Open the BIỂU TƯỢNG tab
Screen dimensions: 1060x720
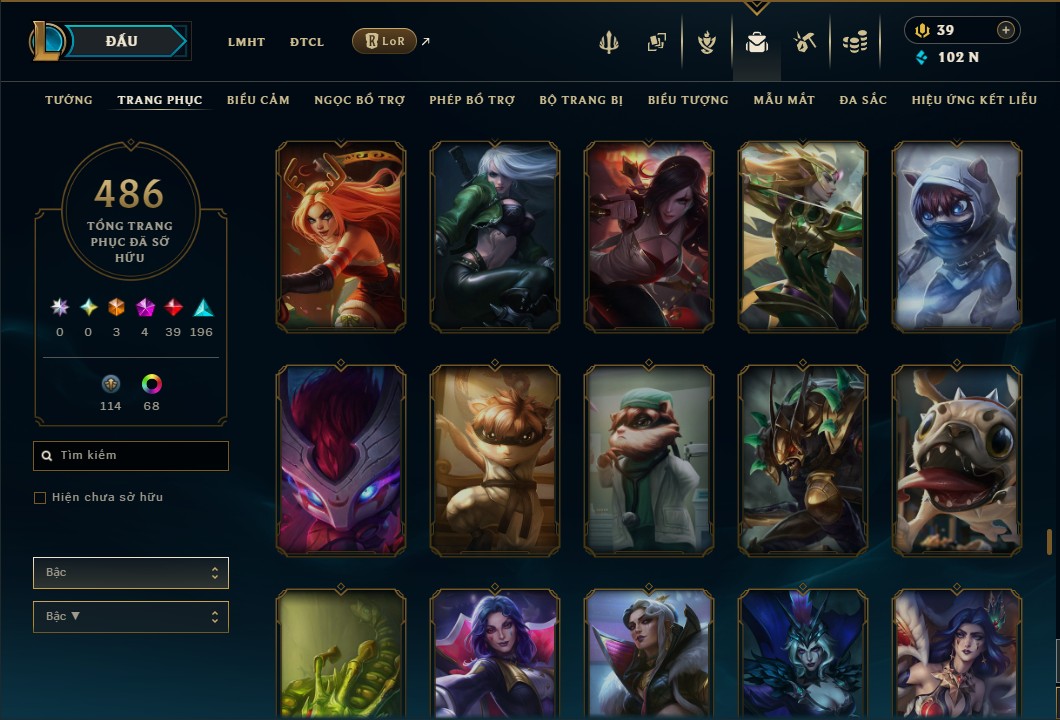point(688,100)
